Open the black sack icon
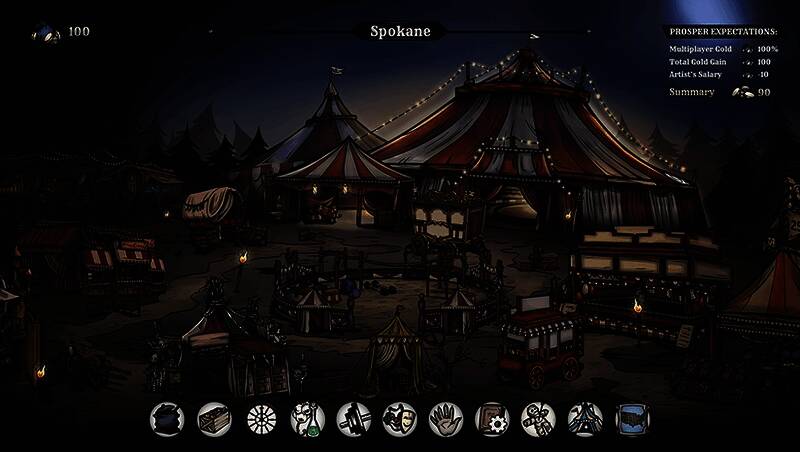800x452 pixels. [168, 419]
